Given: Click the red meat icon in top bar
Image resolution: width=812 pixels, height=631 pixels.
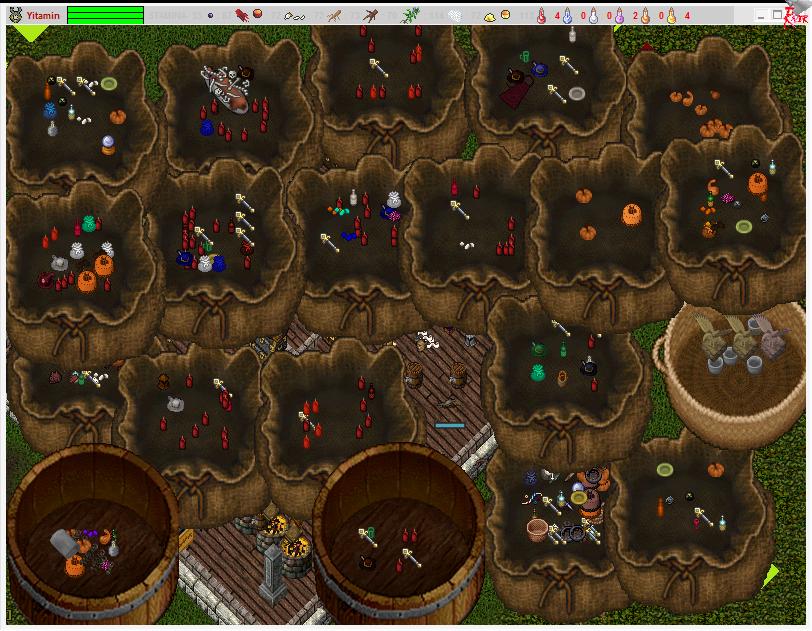Looking at the screenshot, I should pos(242,15).
